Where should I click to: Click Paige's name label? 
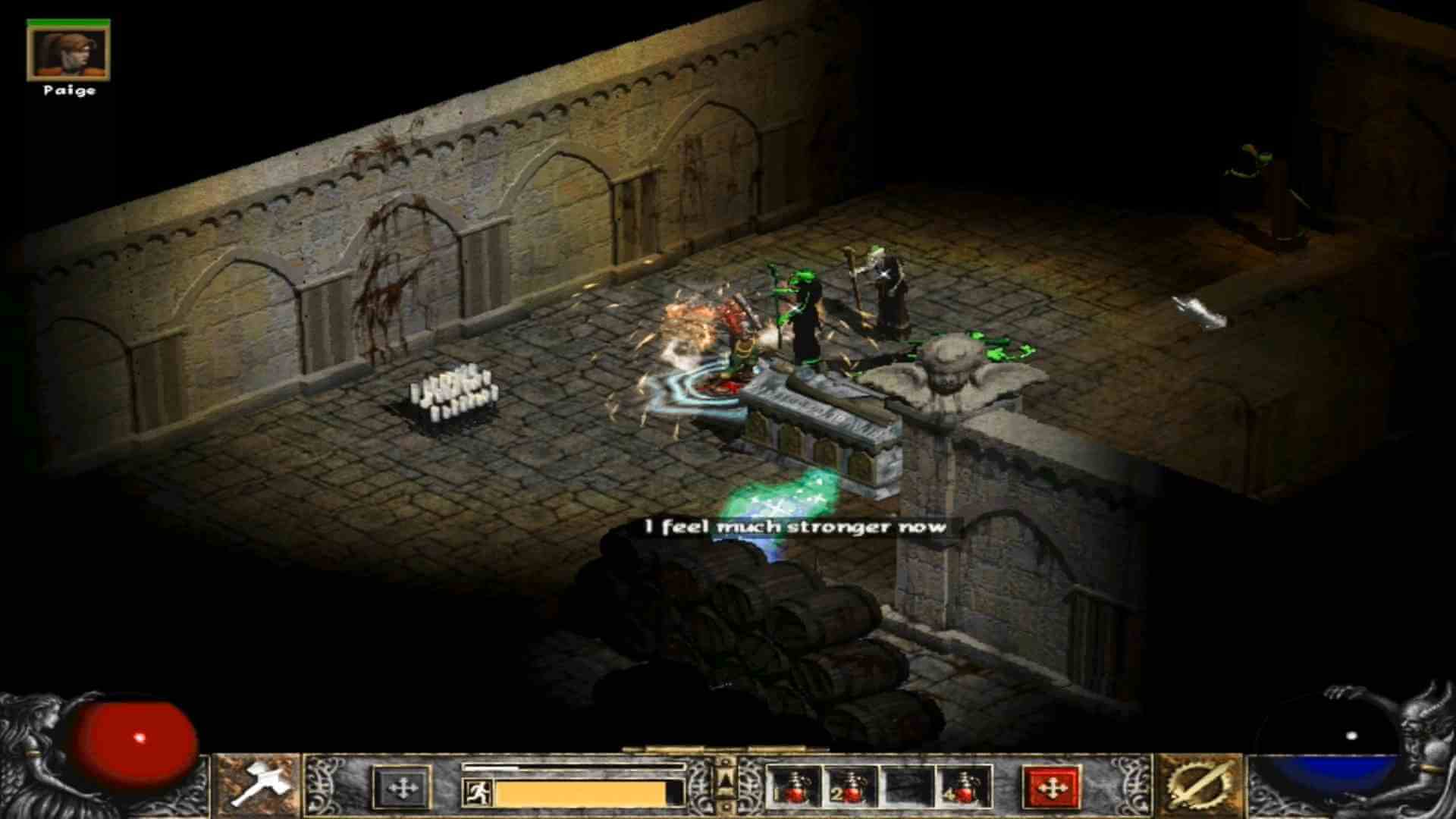pyautogui.click(x=70, y=92)
